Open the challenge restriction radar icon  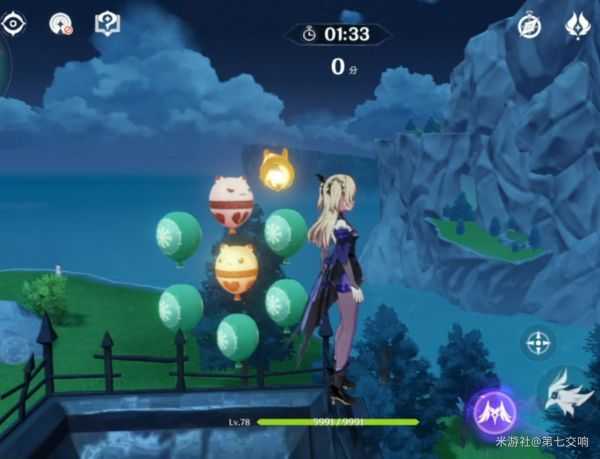tap(61, 24)
